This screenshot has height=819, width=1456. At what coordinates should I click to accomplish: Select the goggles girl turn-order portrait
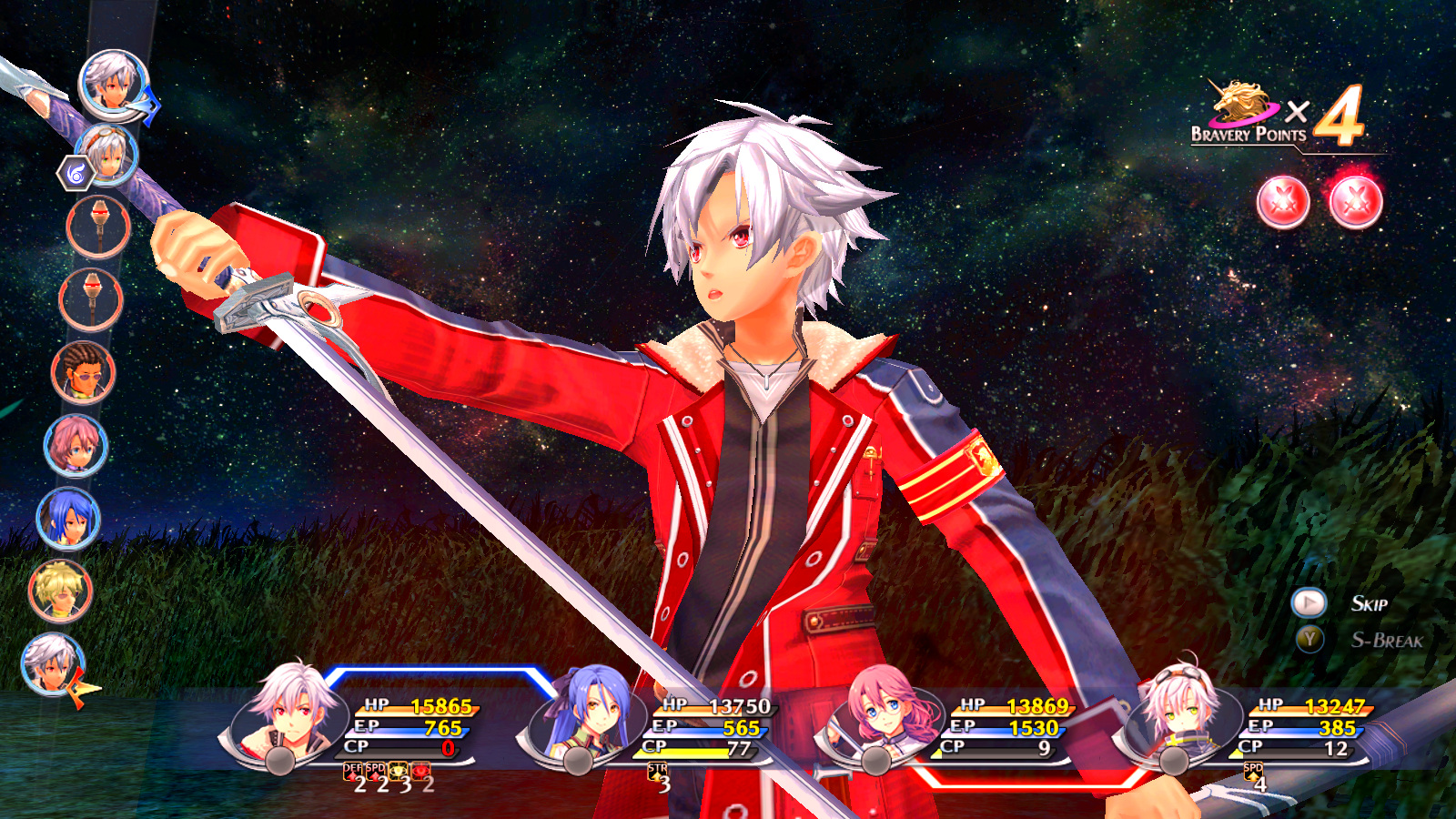pos(106,155)
